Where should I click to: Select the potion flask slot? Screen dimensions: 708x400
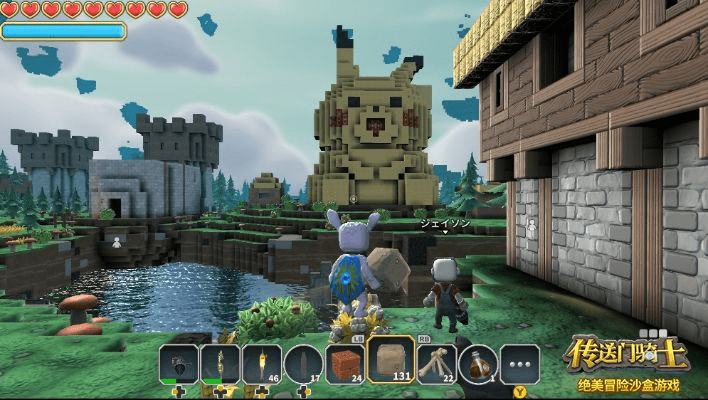479,364
